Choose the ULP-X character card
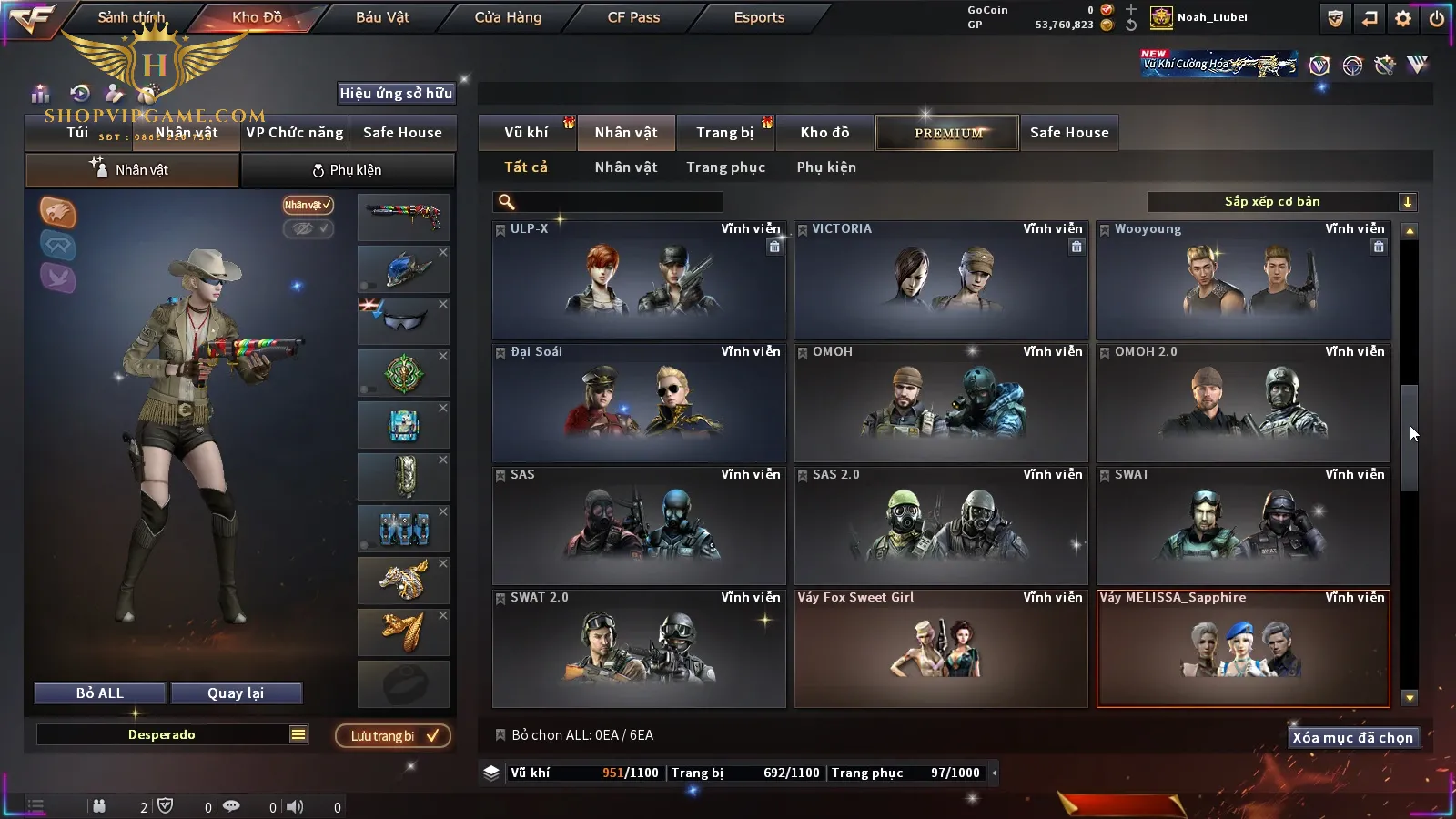The height and width of the screenshot is (819, 1456). pos(639,279)
